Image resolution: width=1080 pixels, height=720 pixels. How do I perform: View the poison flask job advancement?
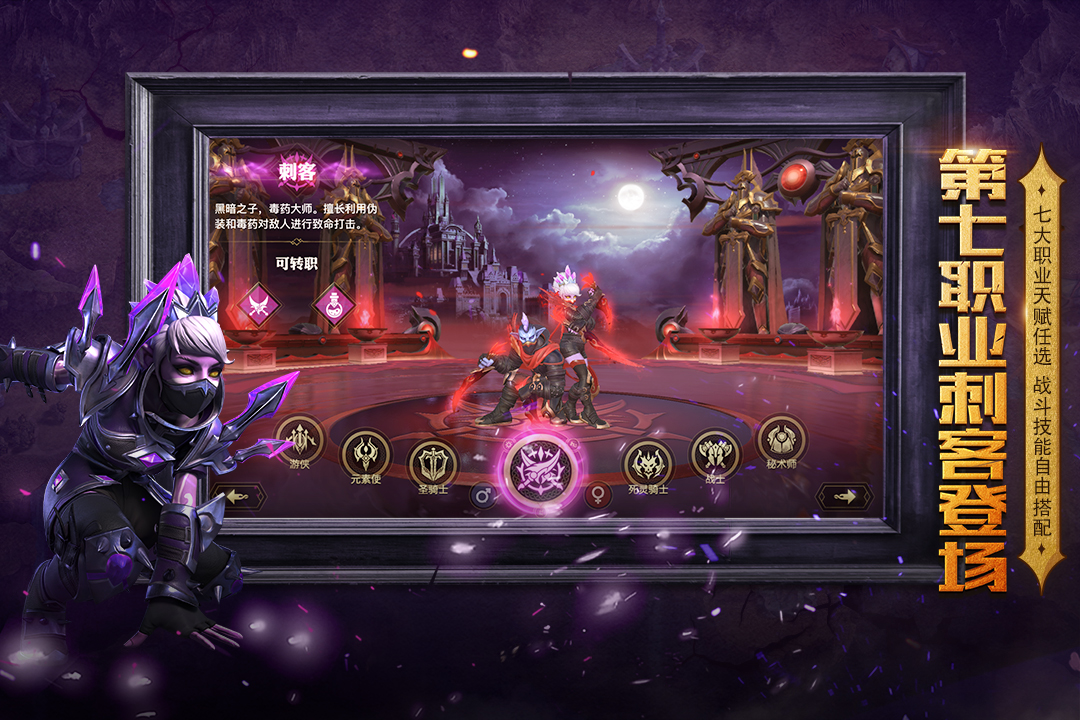pyautogui.click(x=333, y=303)
